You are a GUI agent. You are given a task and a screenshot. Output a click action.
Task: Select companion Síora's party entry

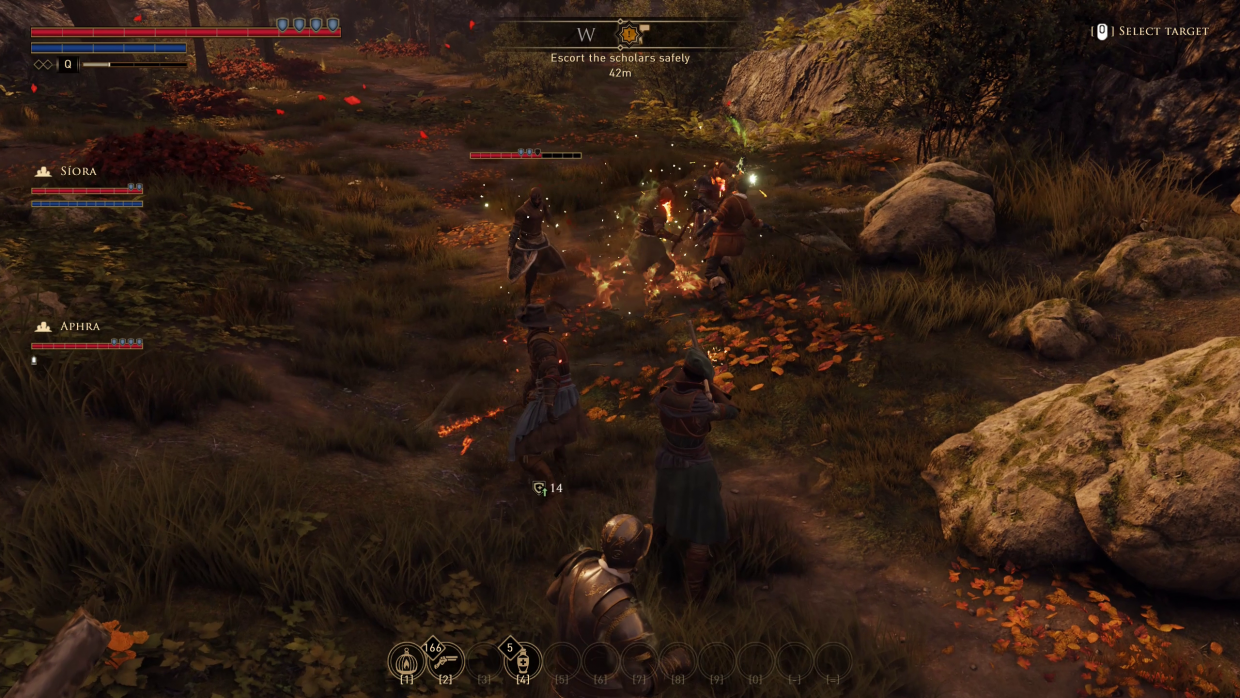pos(78,171)
